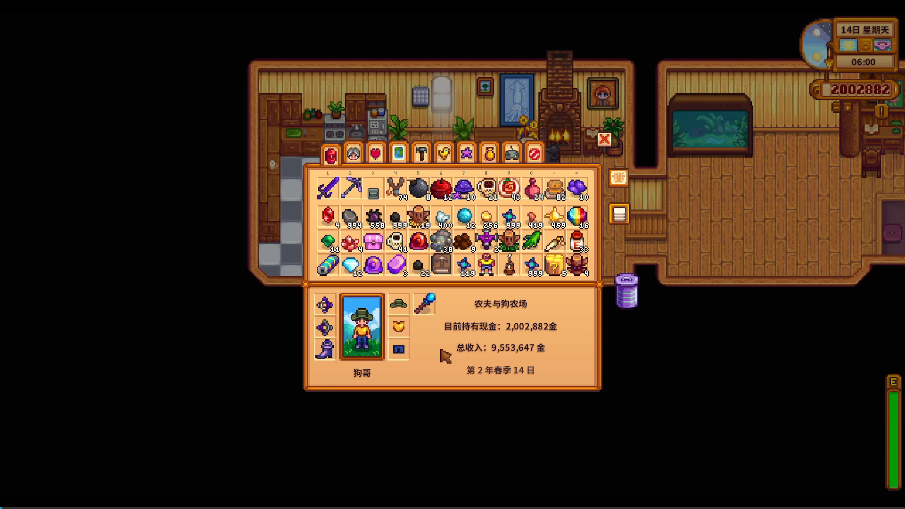Close the inventory menu with the red X

click(604, 140)
